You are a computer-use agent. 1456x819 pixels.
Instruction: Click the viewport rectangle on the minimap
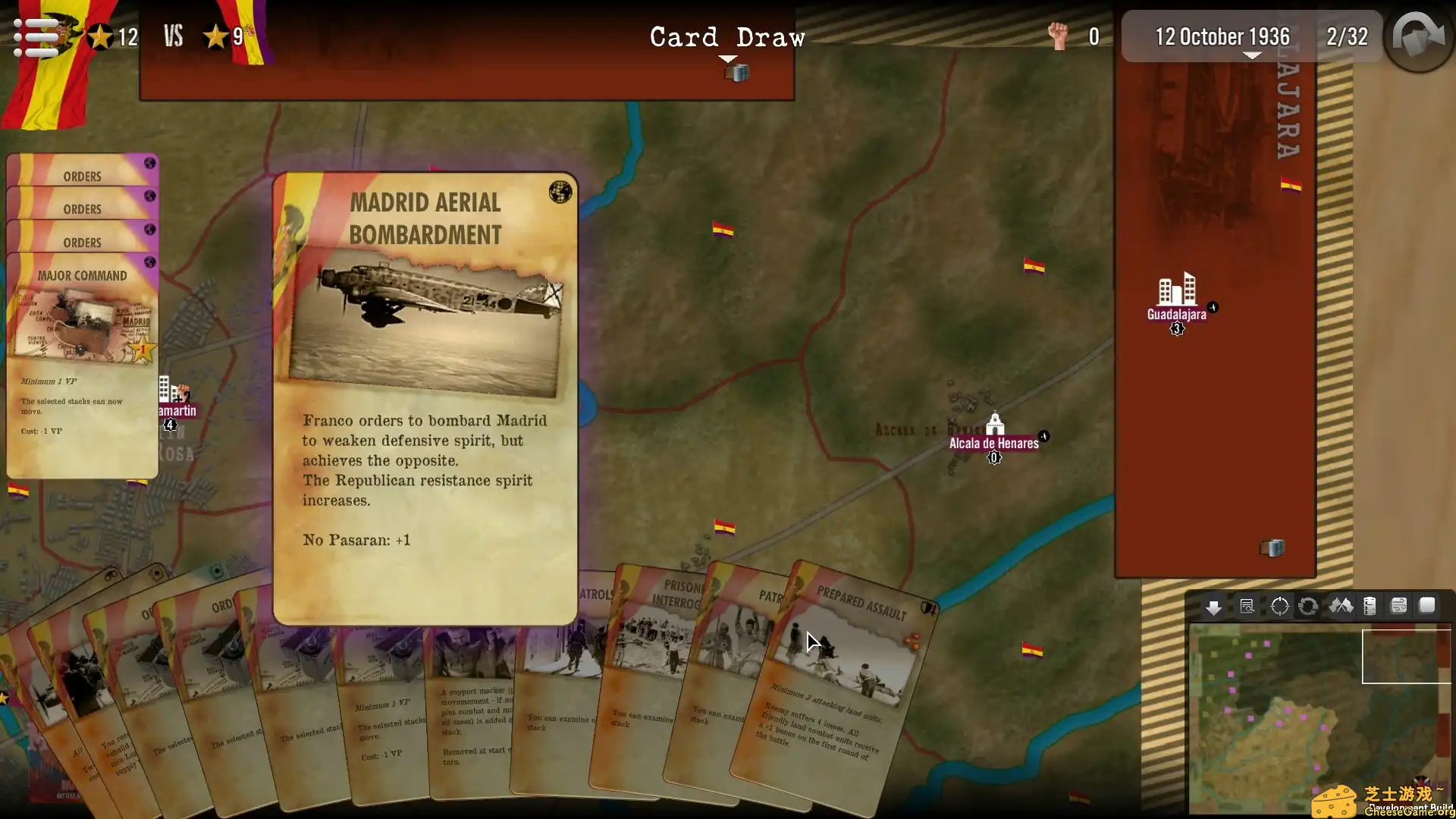pyautogui.click(x=1407, y=656)
